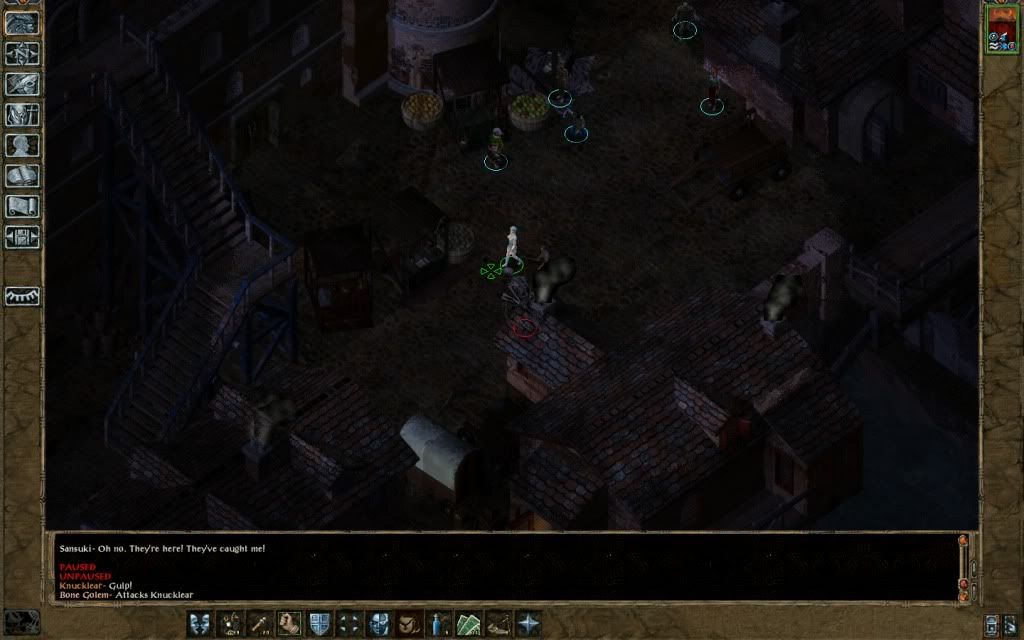Select the green scrolls quick item

(x=468, y=623)
